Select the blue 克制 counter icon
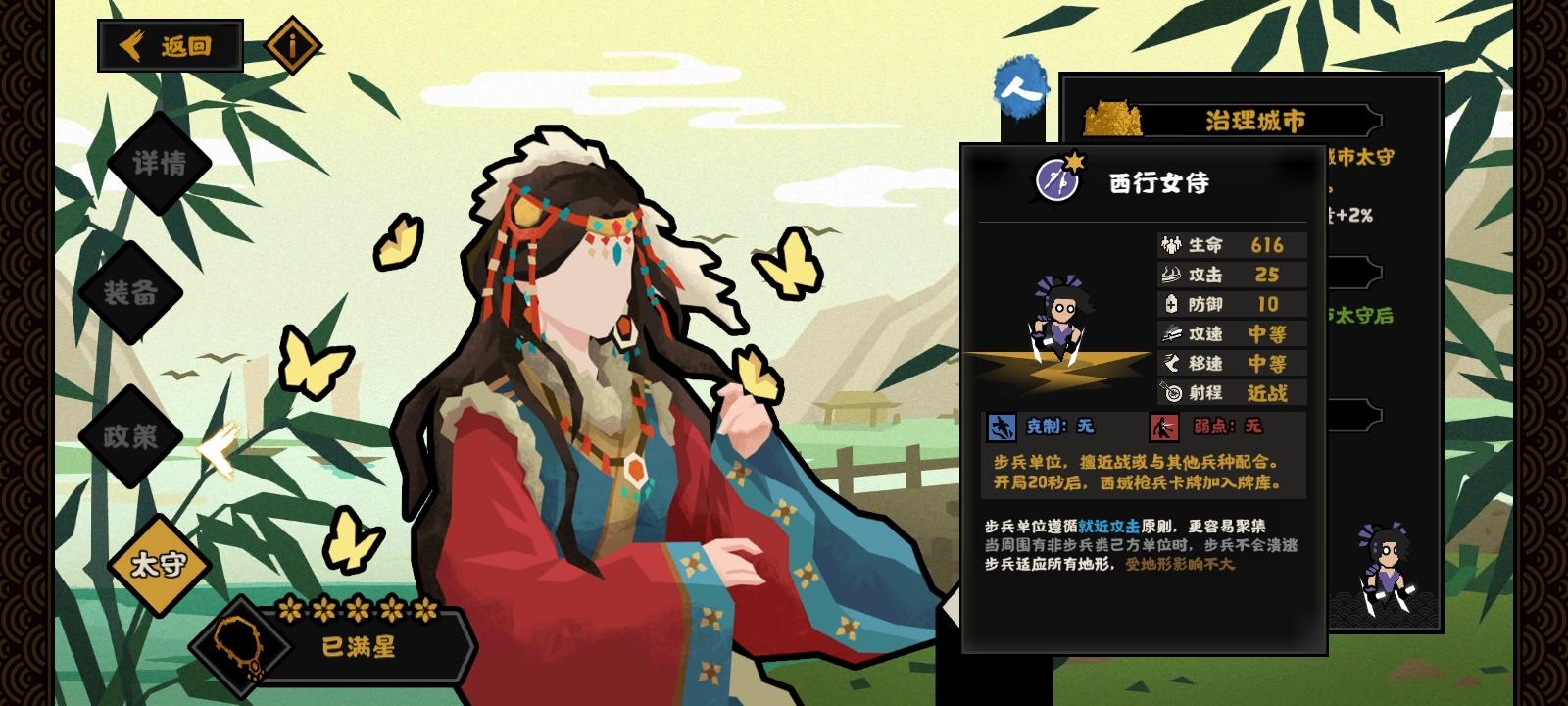Viewport: 1568px width, 706px height. point(1002,426)
